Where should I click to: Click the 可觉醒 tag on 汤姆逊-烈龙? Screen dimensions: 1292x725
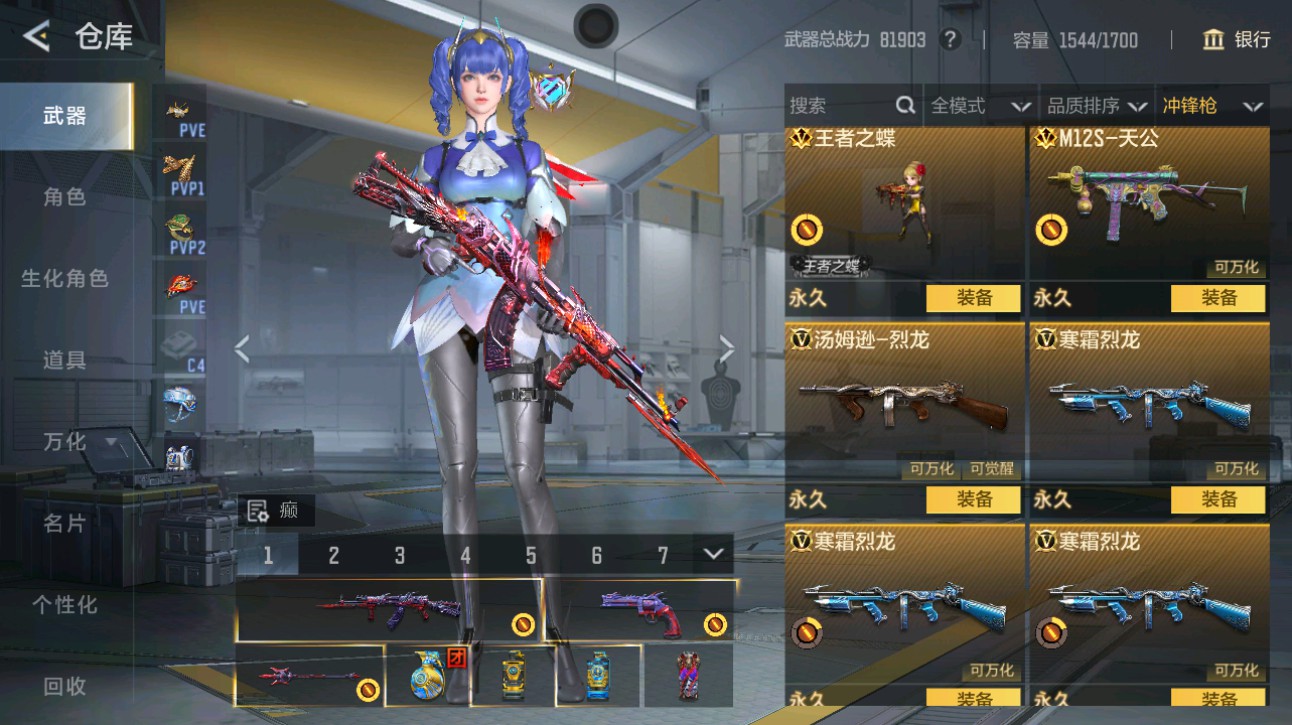click(993, 469)
